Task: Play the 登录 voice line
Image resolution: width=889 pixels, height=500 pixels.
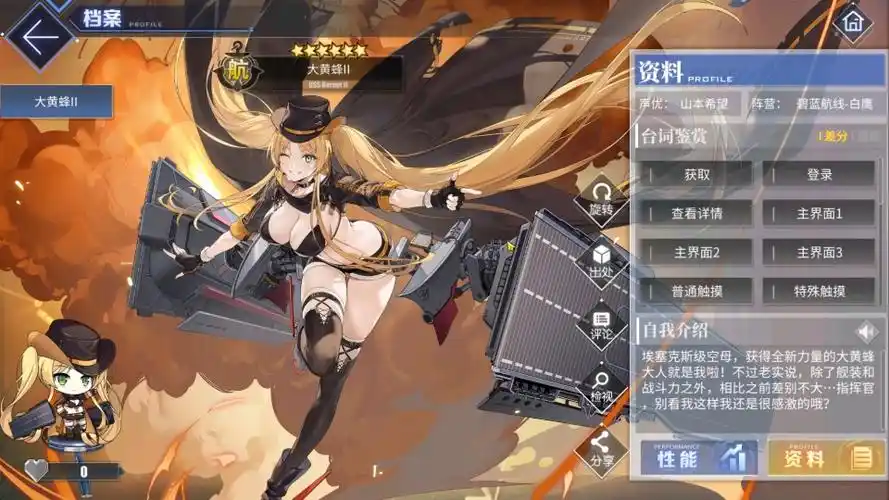Action: [x=819, y=174]
